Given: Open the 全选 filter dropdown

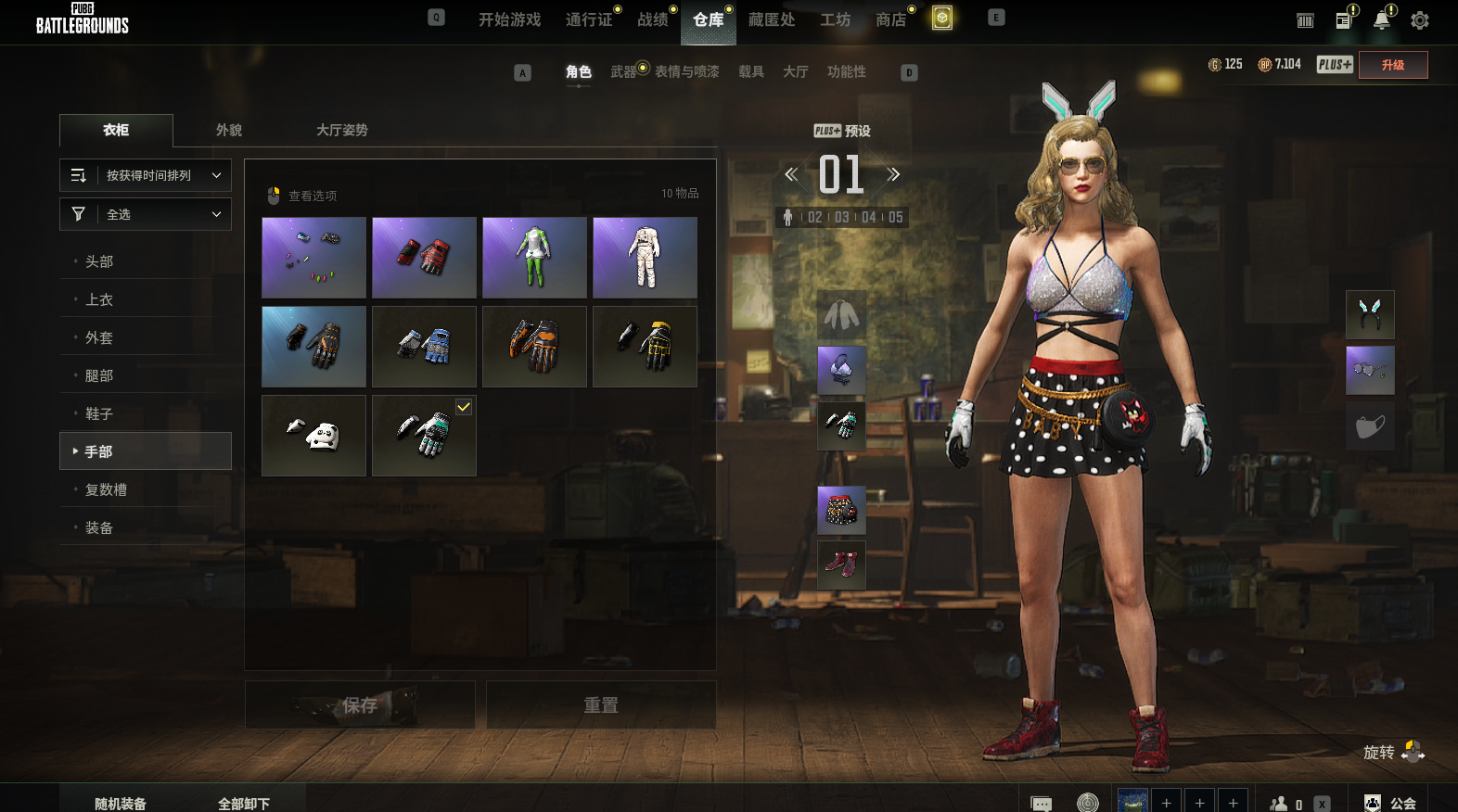Looking at the screenshot, I should [x=146, y=214].
